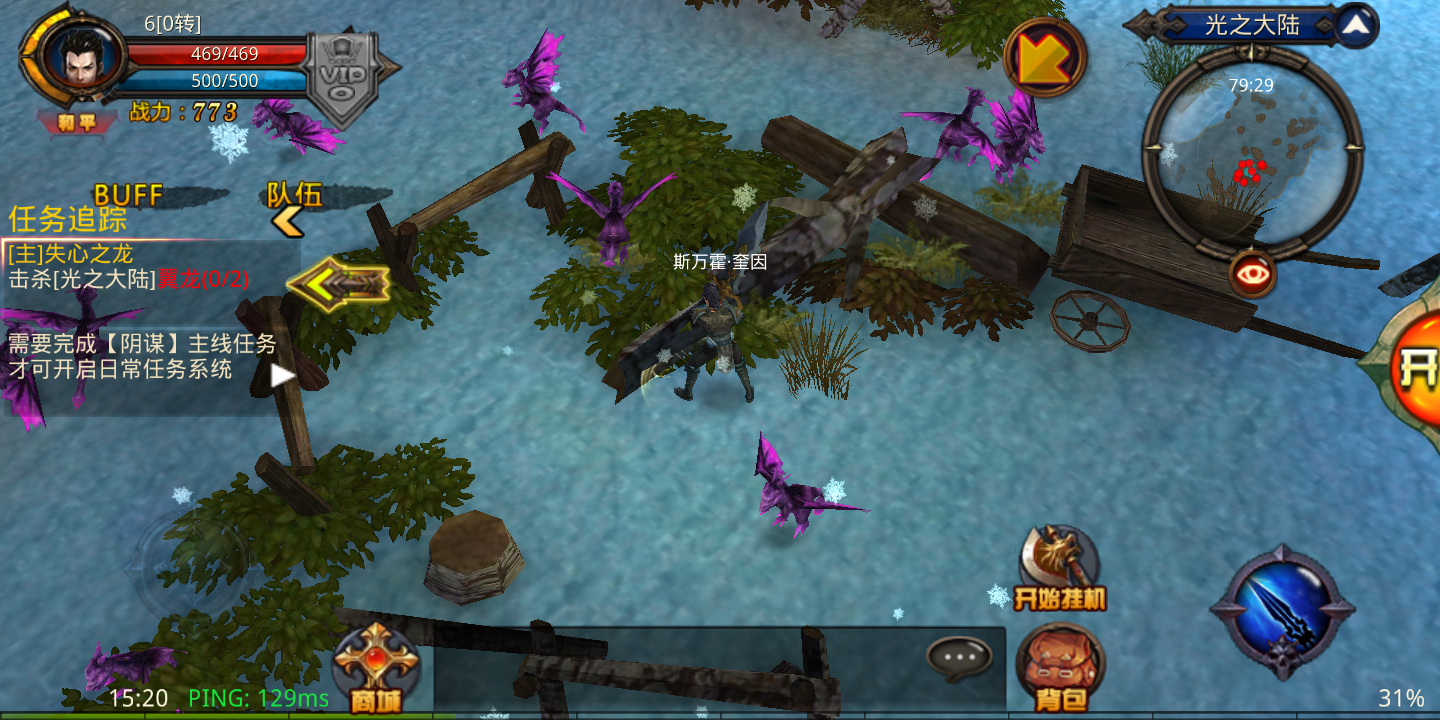Screen dimensions: 1440x720
Task: Open the 光之大陆 map name banner
Action: pyautogui.click(x=1250, y=26)
